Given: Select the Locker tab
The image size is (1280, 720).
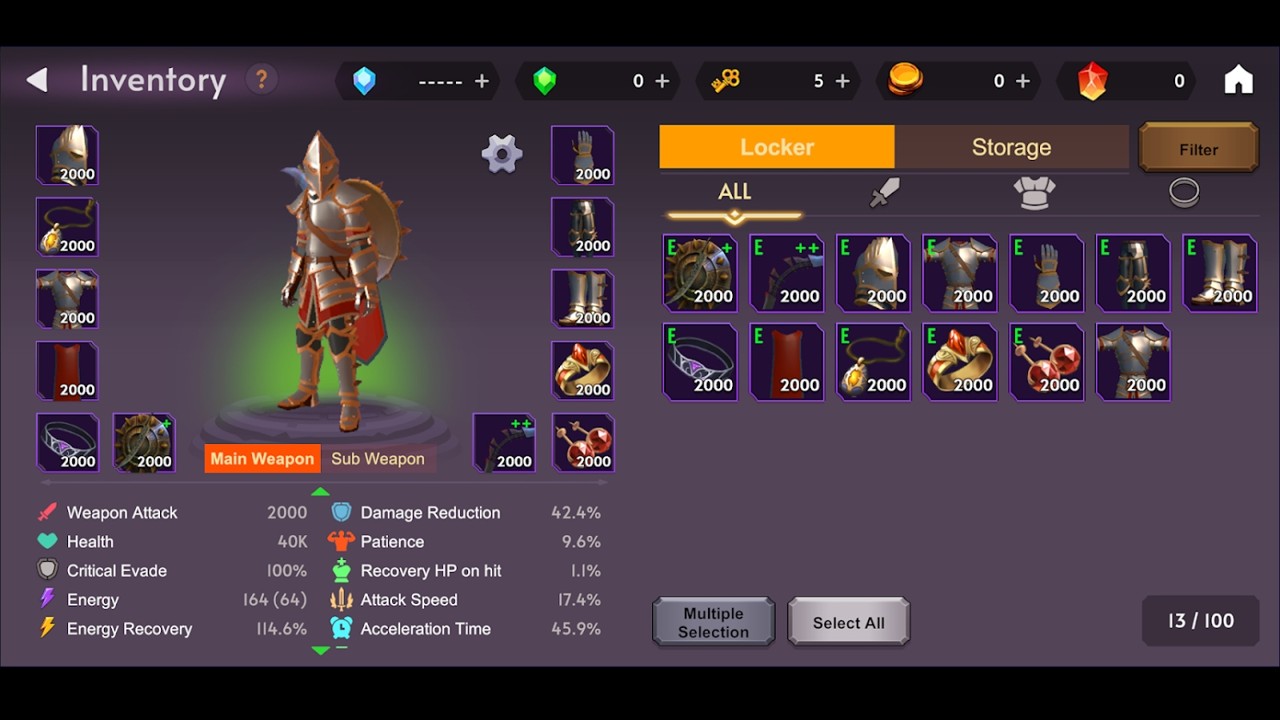Looking at the screenshot, I should pyautogui.click(x=777, y=147).
